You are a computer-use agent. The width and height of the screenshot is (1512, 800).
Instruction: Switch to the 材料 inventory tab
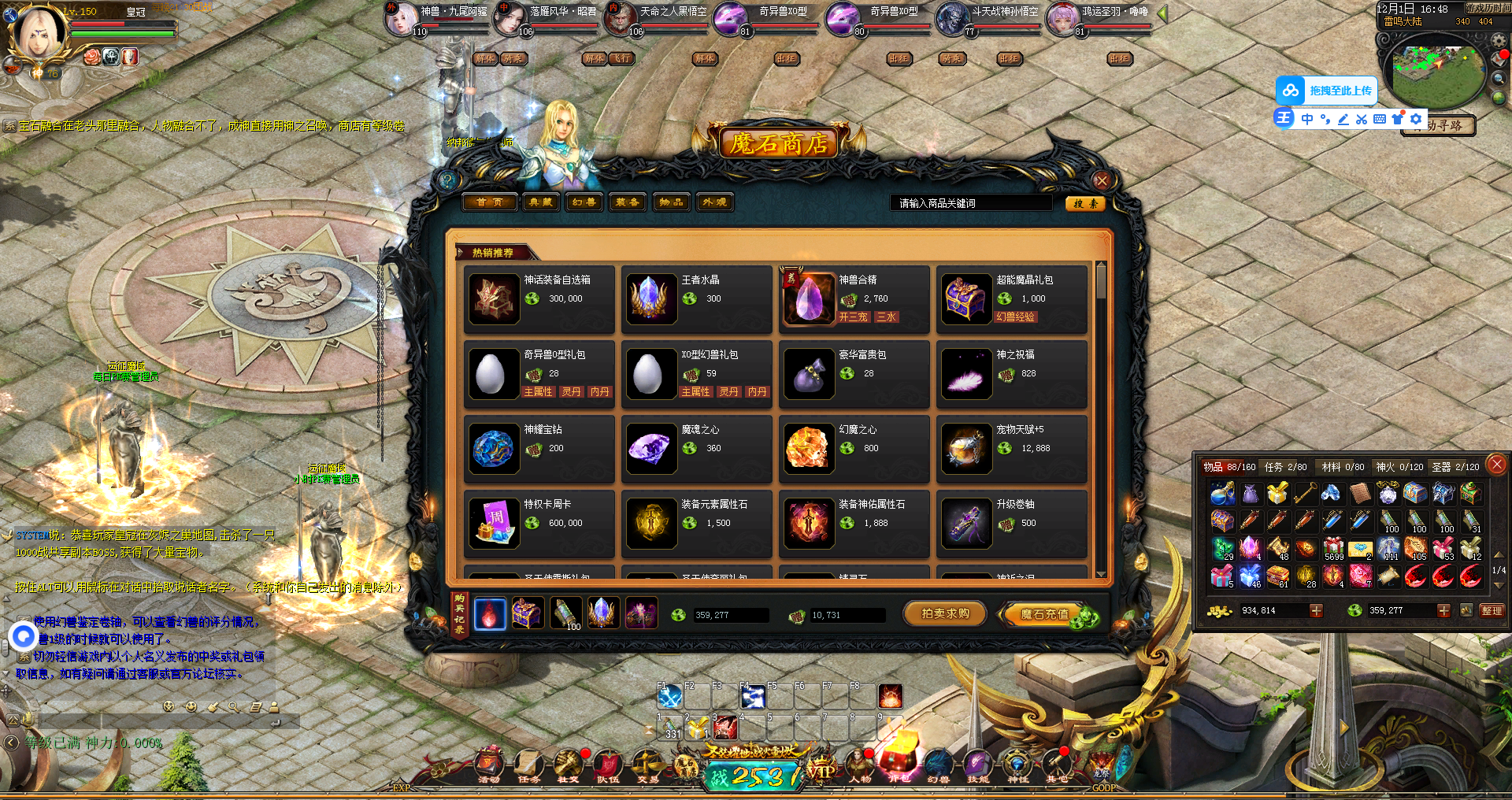click(x=1343, y=467)
